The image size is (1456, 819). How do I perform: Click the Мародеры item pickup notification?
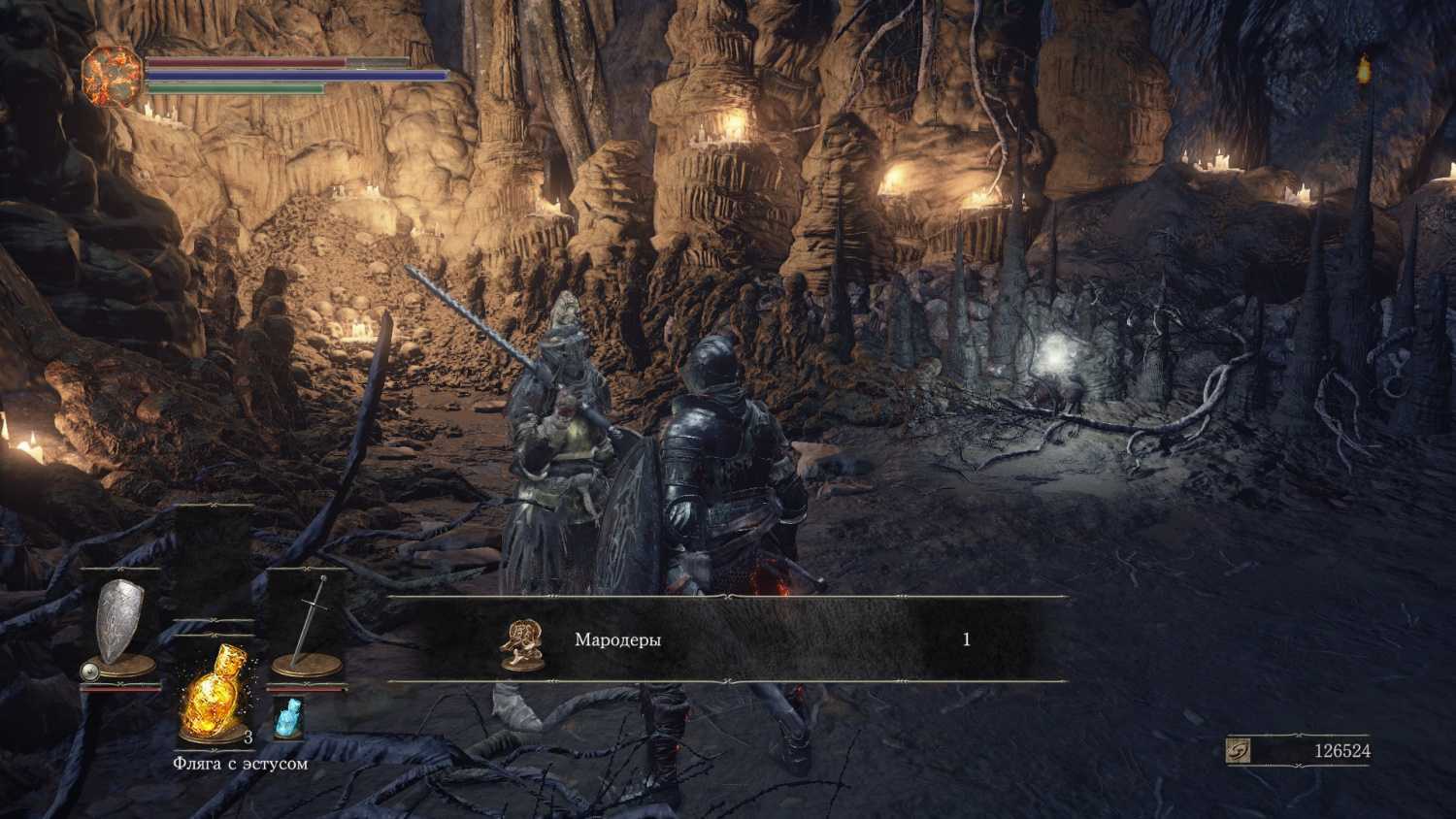(x=728, y=639)
